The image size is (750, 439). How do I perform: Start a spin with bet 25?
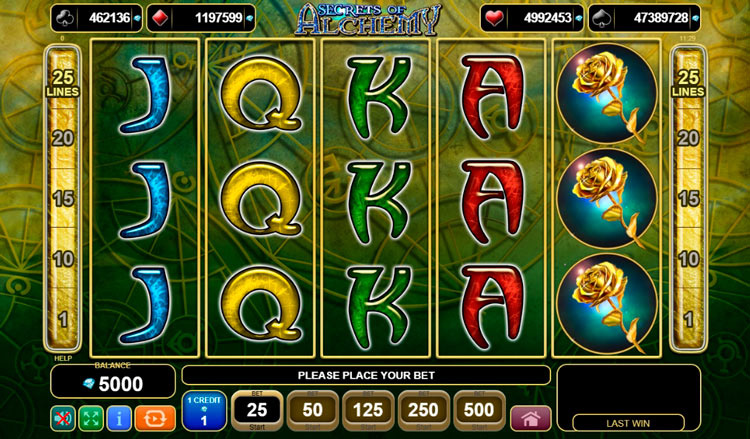click(x=255, y=411)
